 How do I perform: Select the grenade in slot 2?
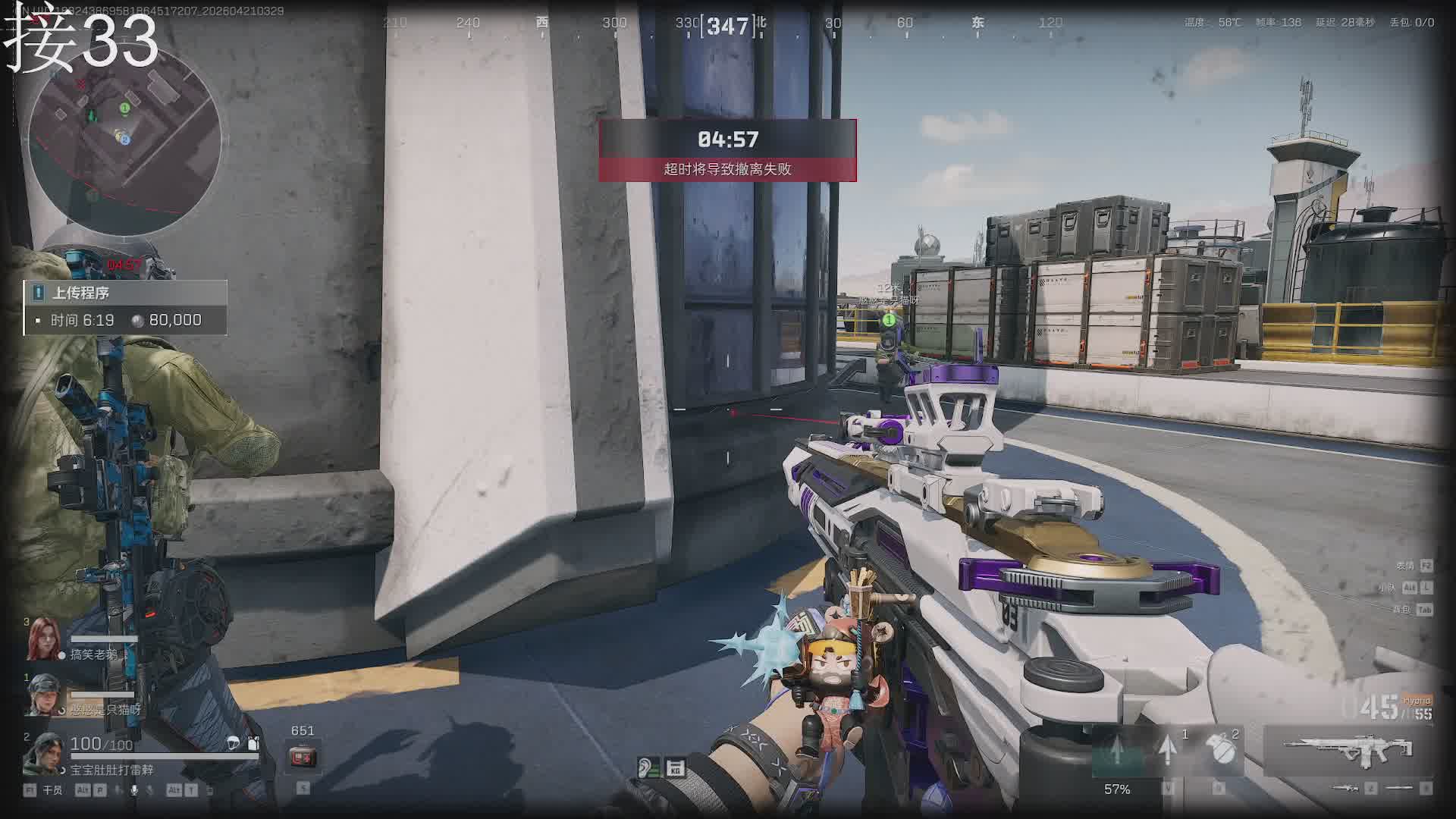pos(1220,750)
